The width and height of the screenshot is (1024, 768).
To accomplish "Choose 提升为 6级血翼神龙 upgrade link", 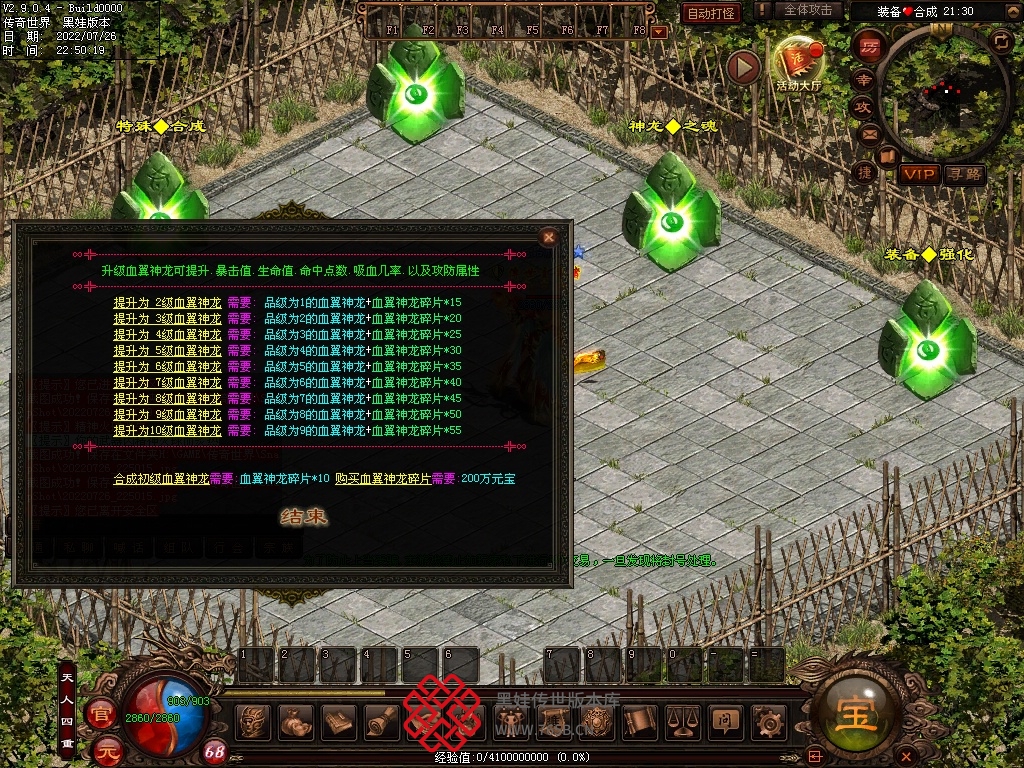I will click(167, 366).
